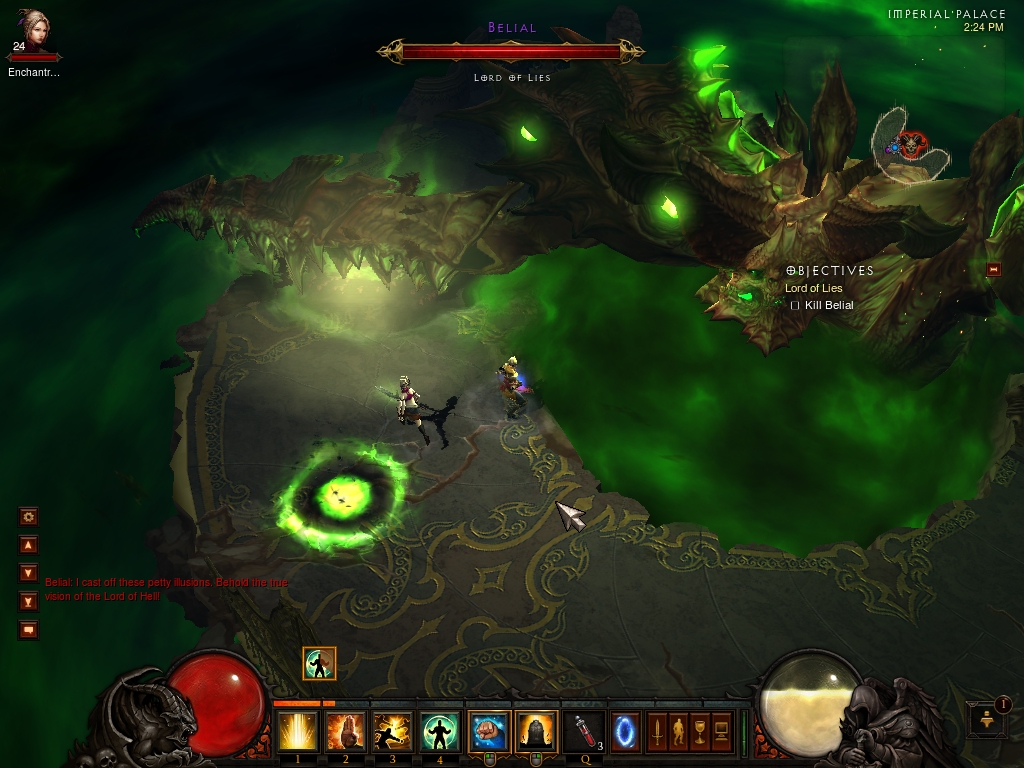This screenshot has height=768, width=1024.
Task: Open the chat speech bubble button
Action: click(x=28, y=630)
